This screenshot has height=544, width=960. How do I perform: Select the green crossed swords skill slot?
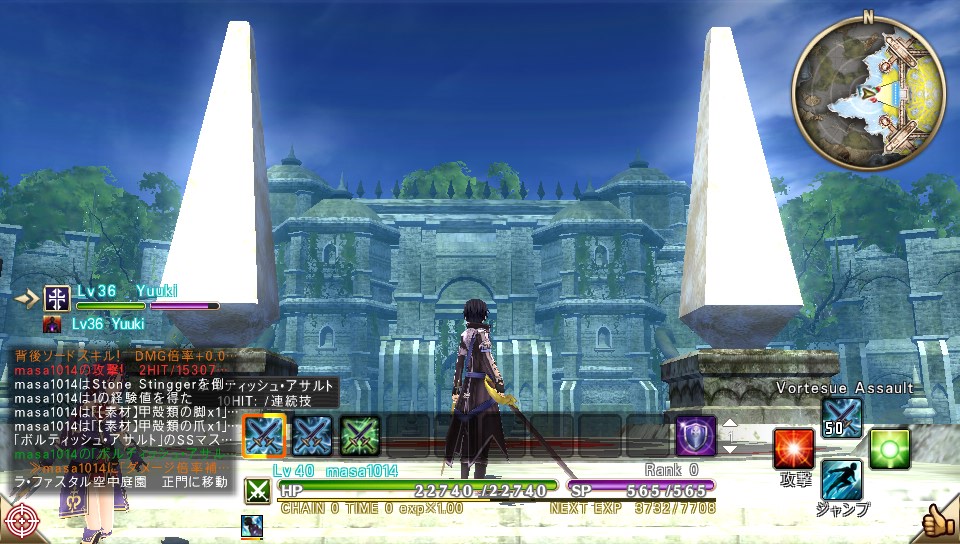360,435
